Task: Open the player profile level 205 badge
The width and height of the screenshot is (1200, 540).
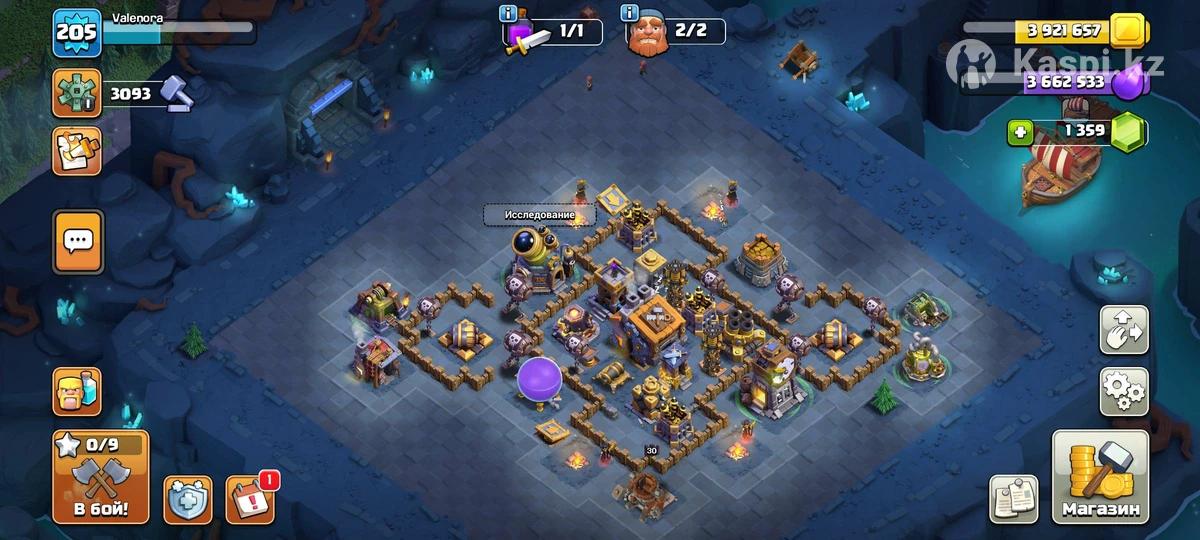Action: click(x=76, y=34)
